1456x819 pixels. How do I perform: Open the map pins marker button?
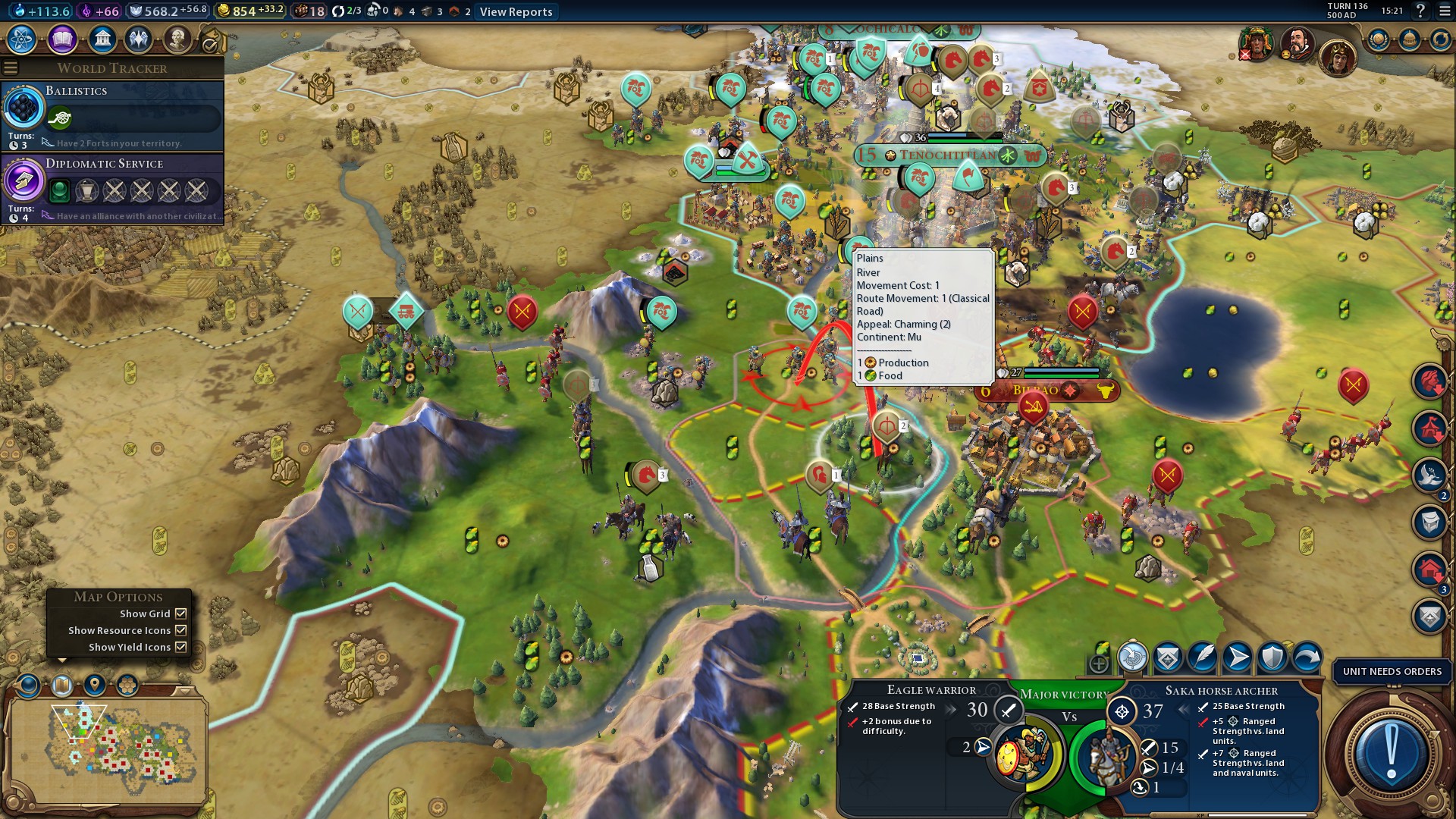(x=95, y=685)
